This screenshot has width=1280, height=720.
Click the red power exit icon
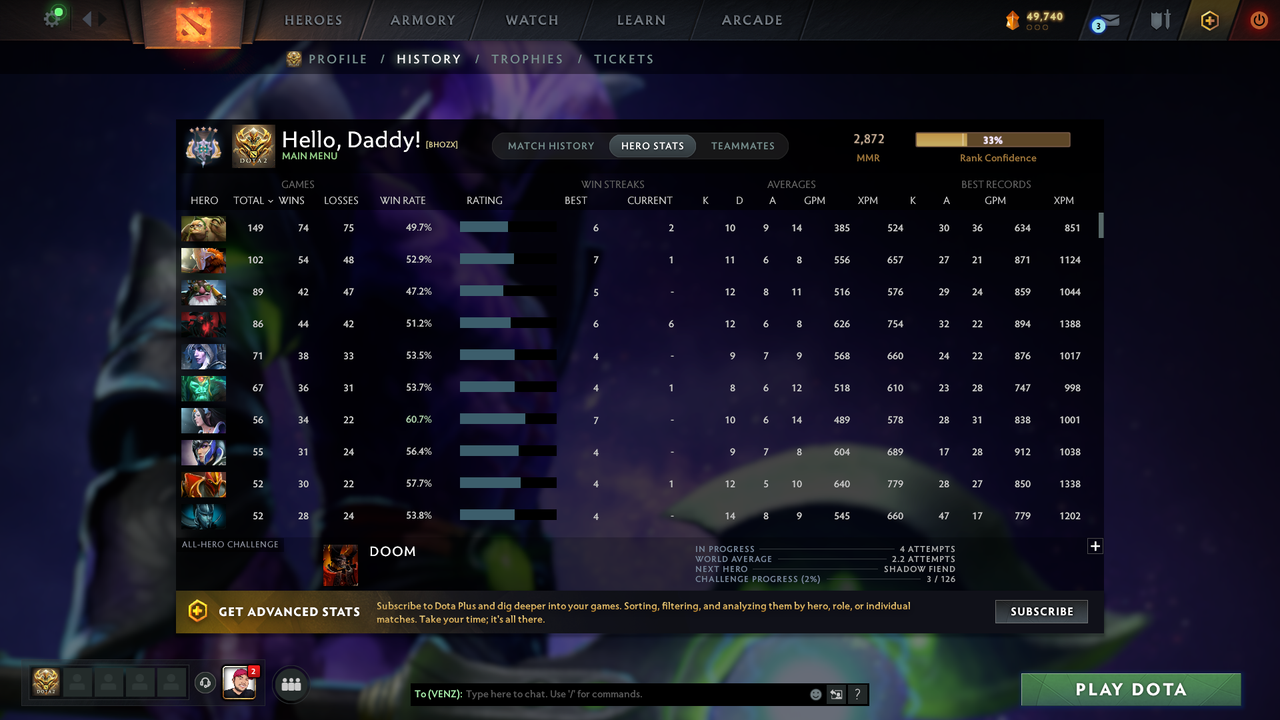click(1258, 20)
